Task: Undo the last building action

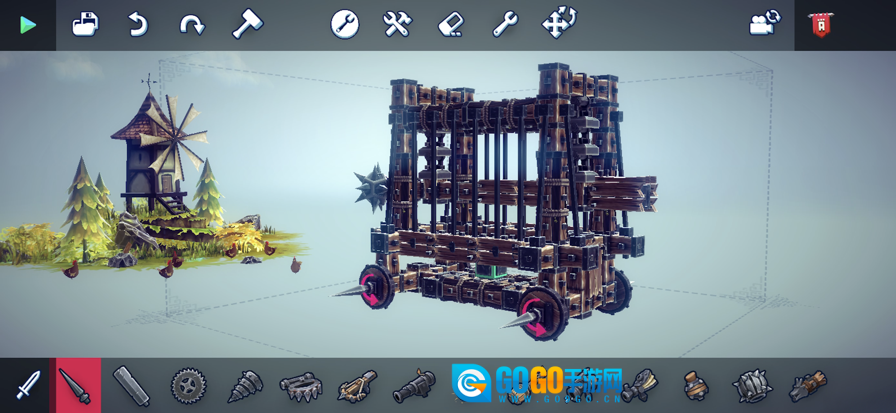Action: pos(138,24)
